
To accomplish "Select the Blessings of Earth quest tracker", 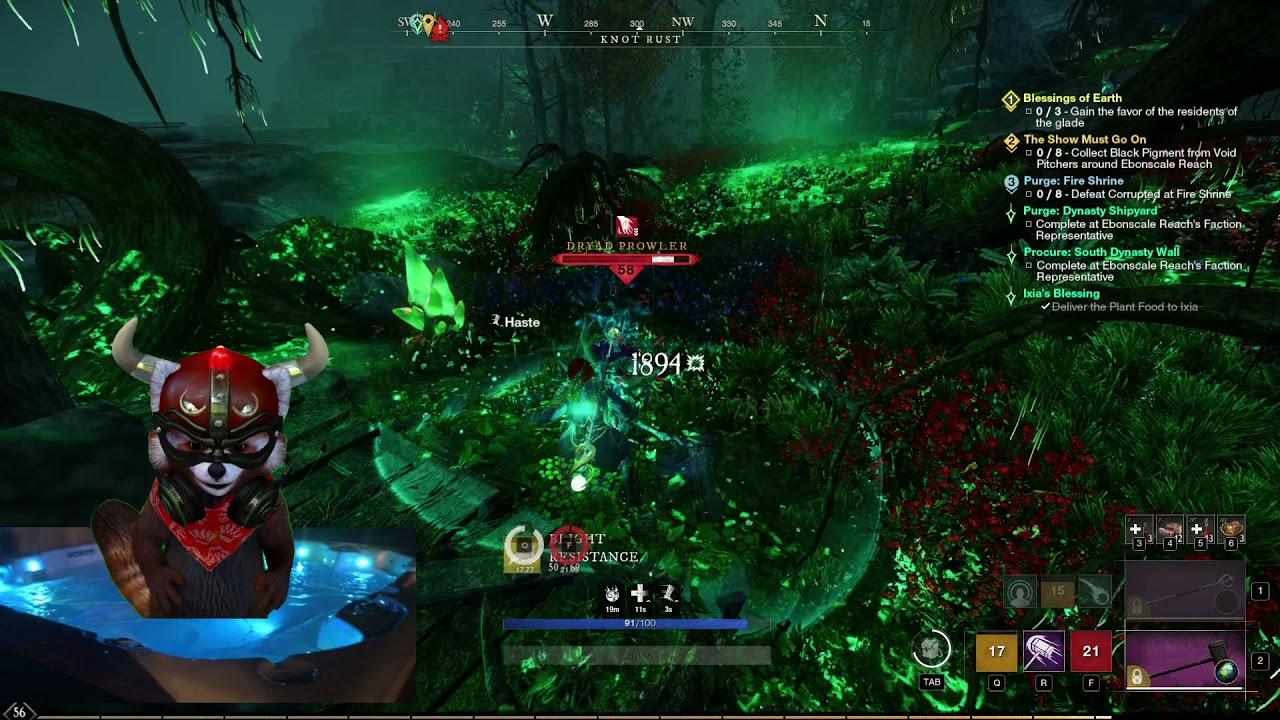I will [x=1072, y=98].
